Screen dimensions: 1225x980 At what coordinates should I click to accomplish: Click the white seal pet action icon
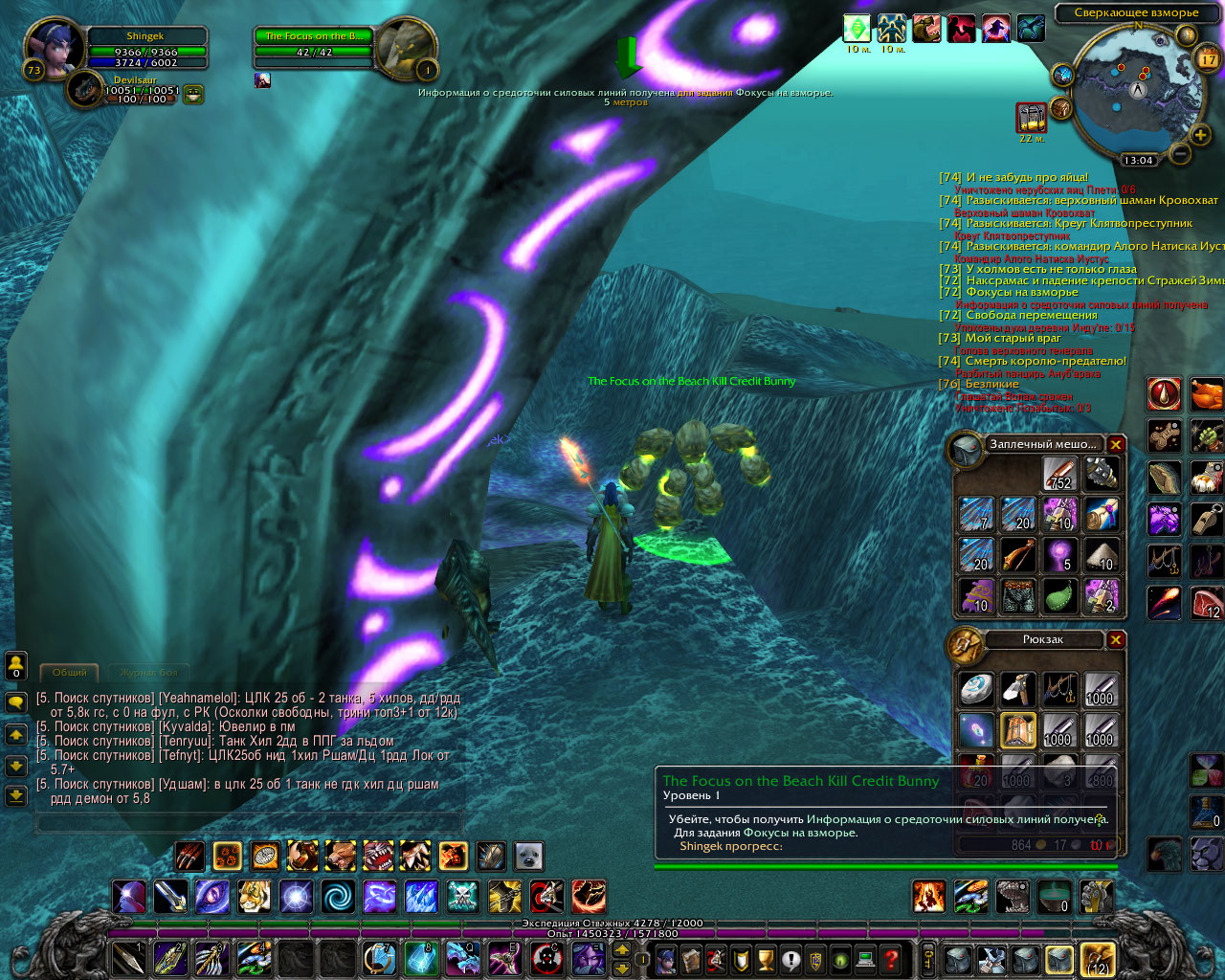click(x=528, y=855)
